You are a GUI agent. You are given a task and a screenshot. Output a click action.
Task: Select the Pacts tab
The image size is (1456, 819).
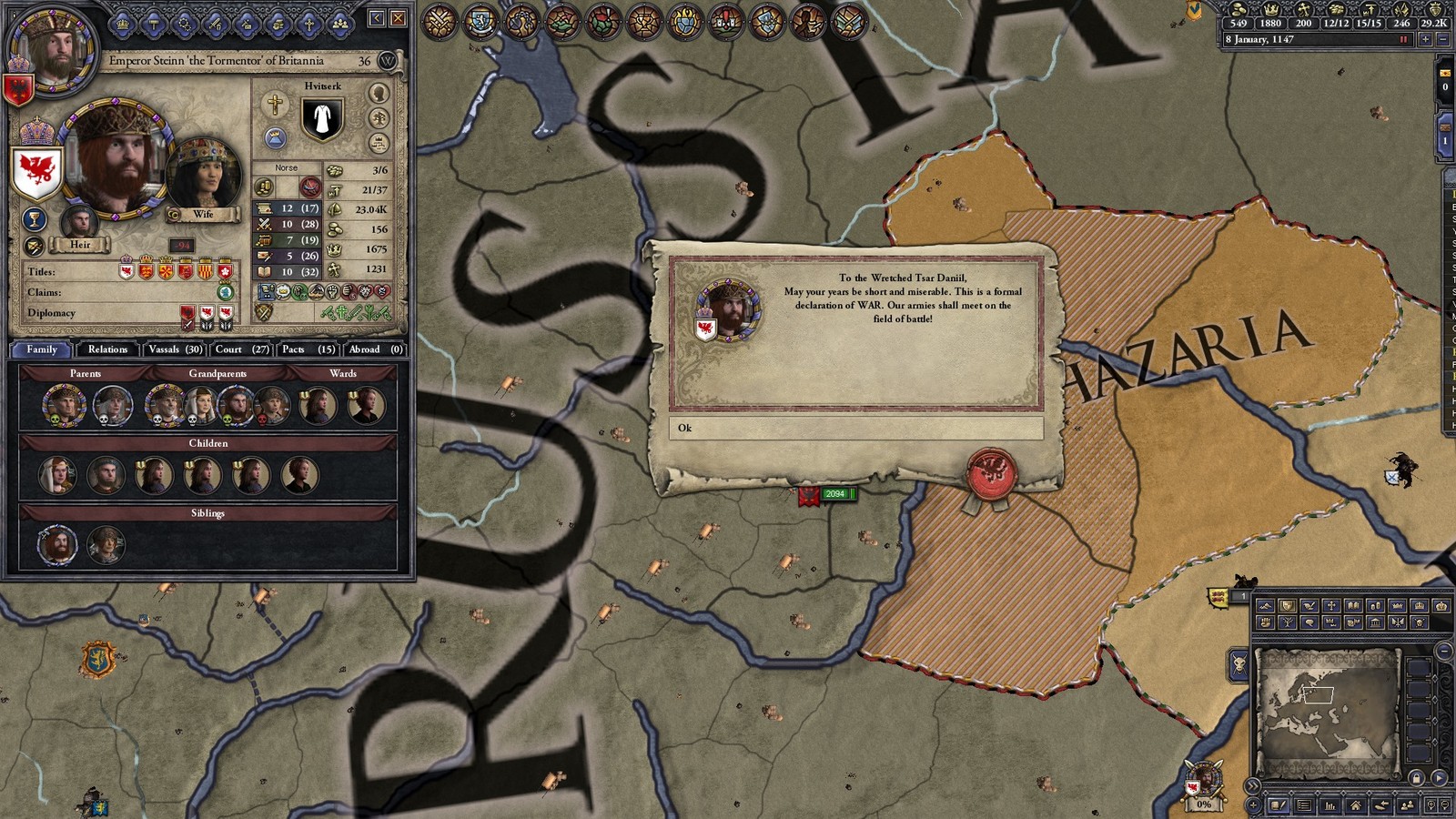(x=308, y=349)
